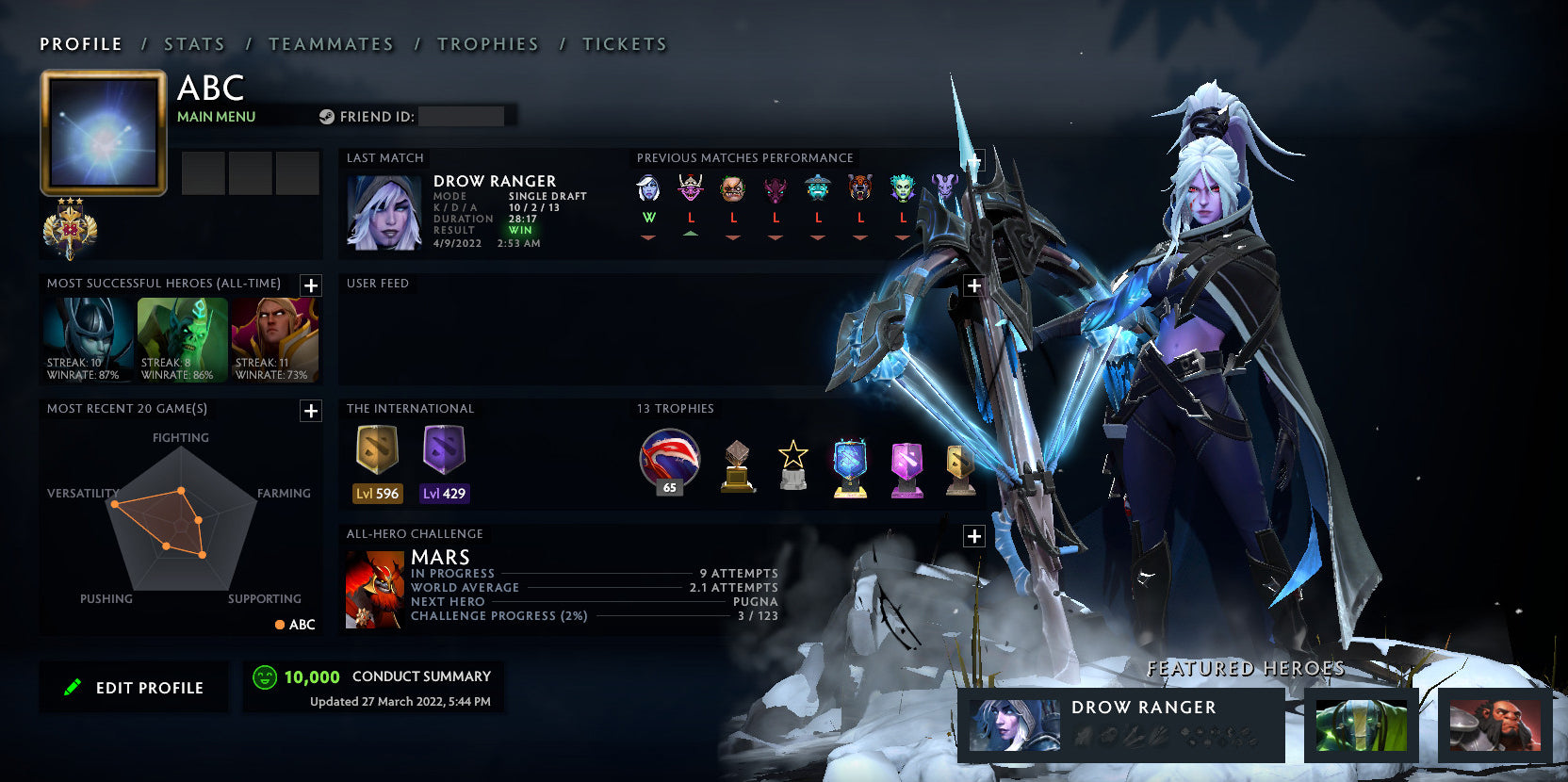Screen dimensions: 1568x782
Task: Click the Steam icon beside Friend ID
Action: pos(327,116)
